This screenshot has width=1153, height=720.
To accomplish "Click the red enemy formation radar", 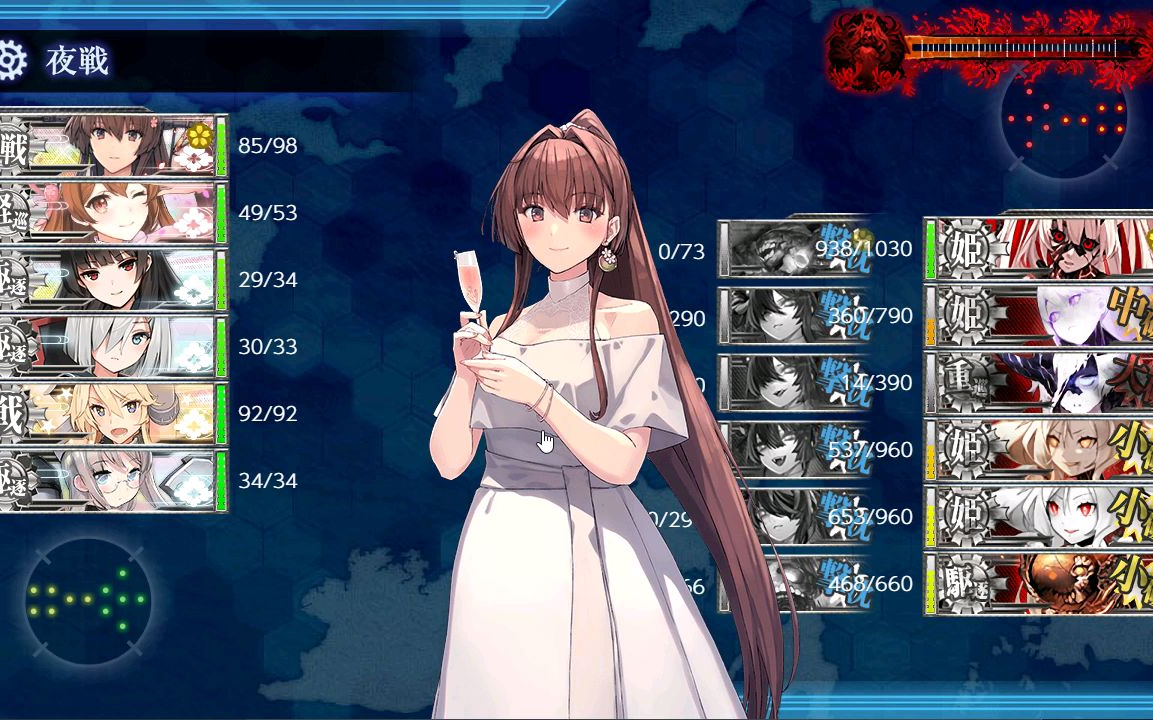I will click(1064, 118).
